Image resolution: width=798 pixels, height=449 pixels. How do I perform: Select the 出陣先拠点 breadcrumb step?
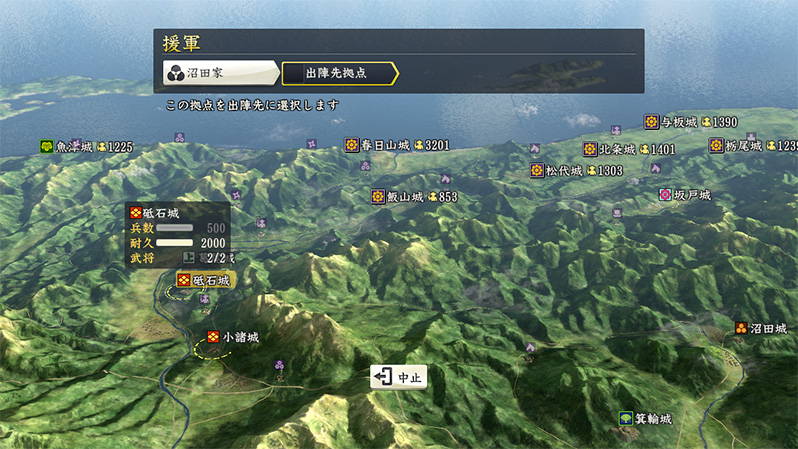338,73
